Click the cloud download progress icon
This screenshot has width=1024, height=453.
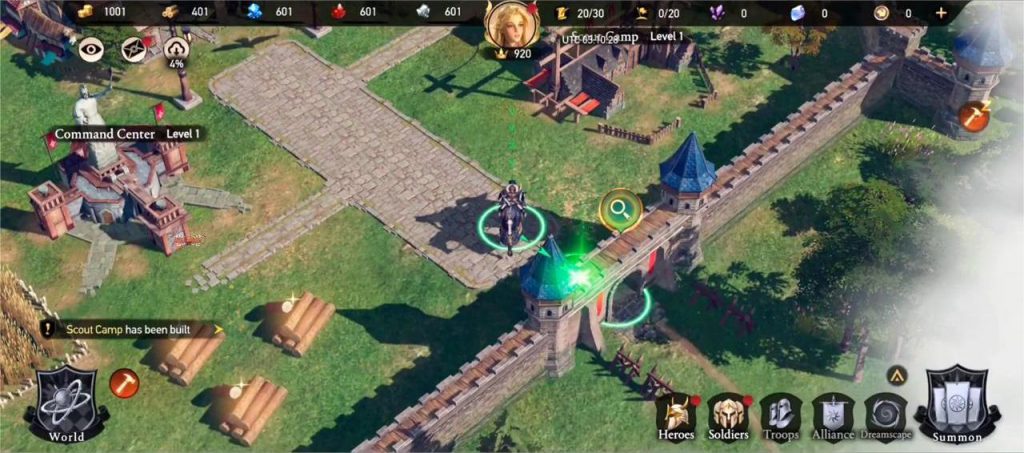(176, 49)
